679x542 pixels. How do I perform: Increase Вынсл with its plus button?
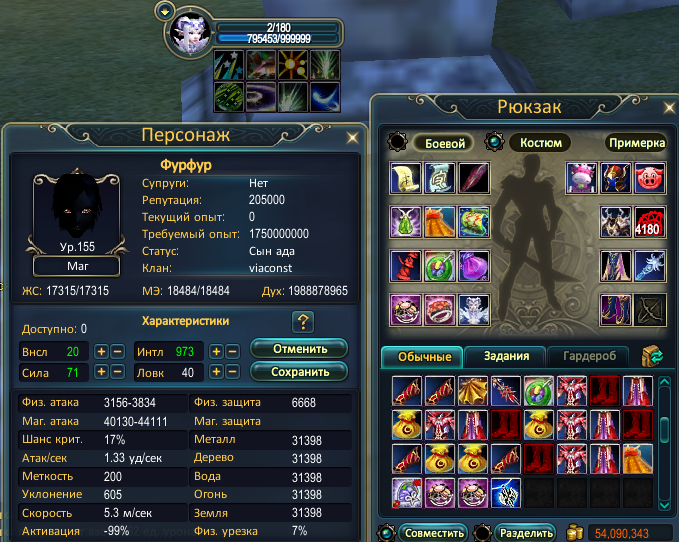[101, 352]
